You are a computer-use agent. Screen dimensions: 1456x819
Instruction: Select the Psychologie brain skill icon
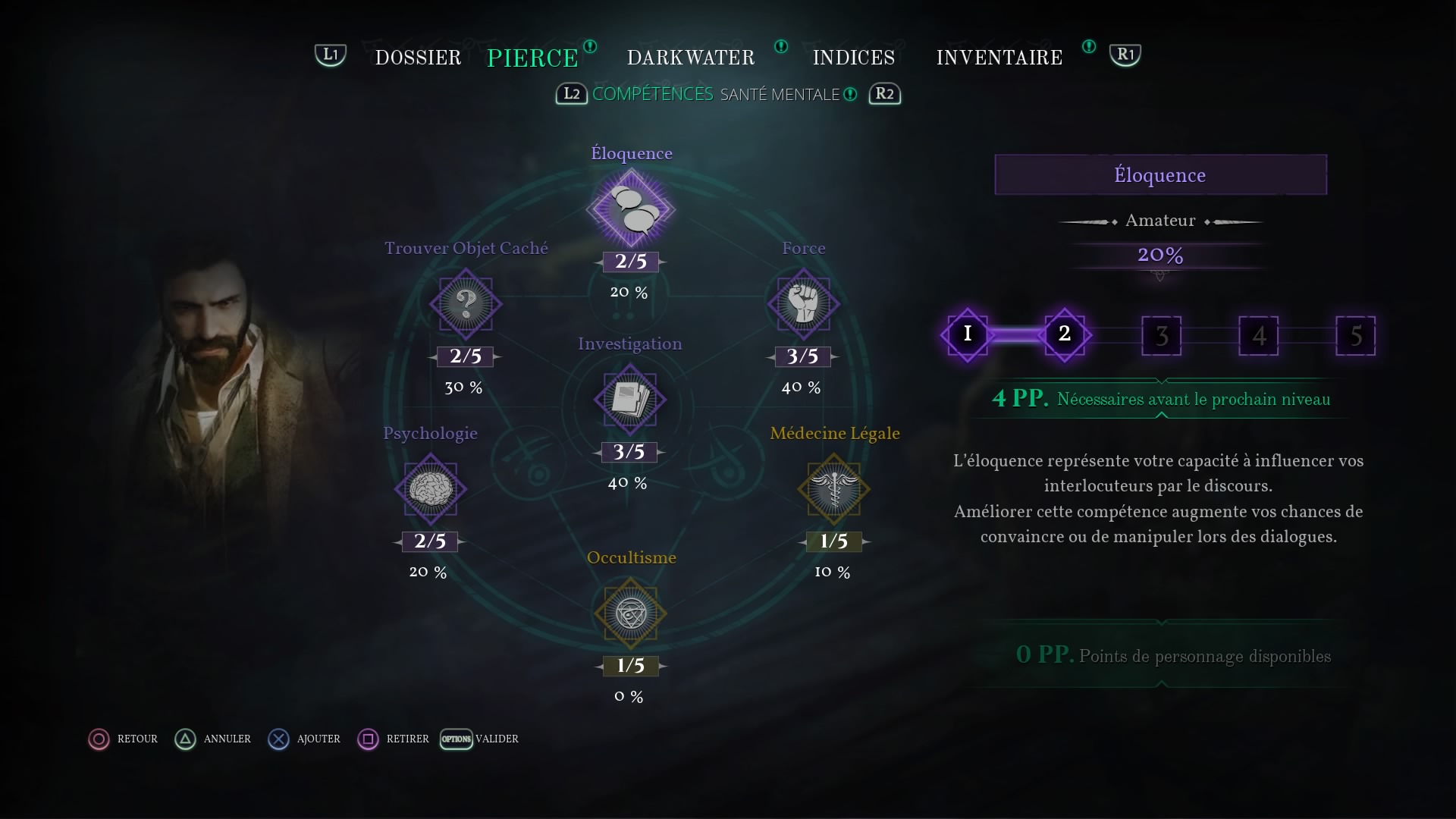pos(430,489)
